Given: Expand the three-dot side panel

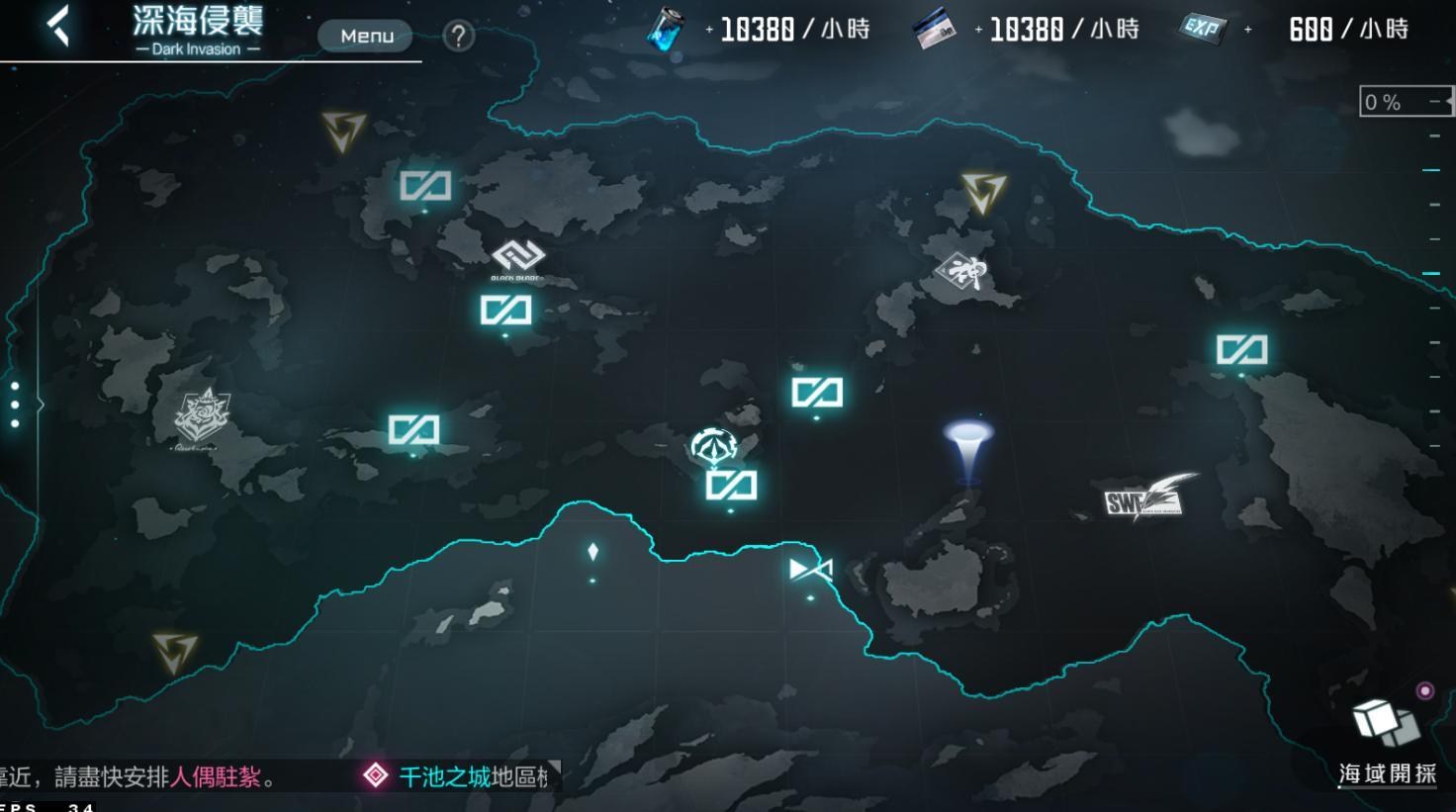Looking at the screenshot, I should tap(16, 405).
